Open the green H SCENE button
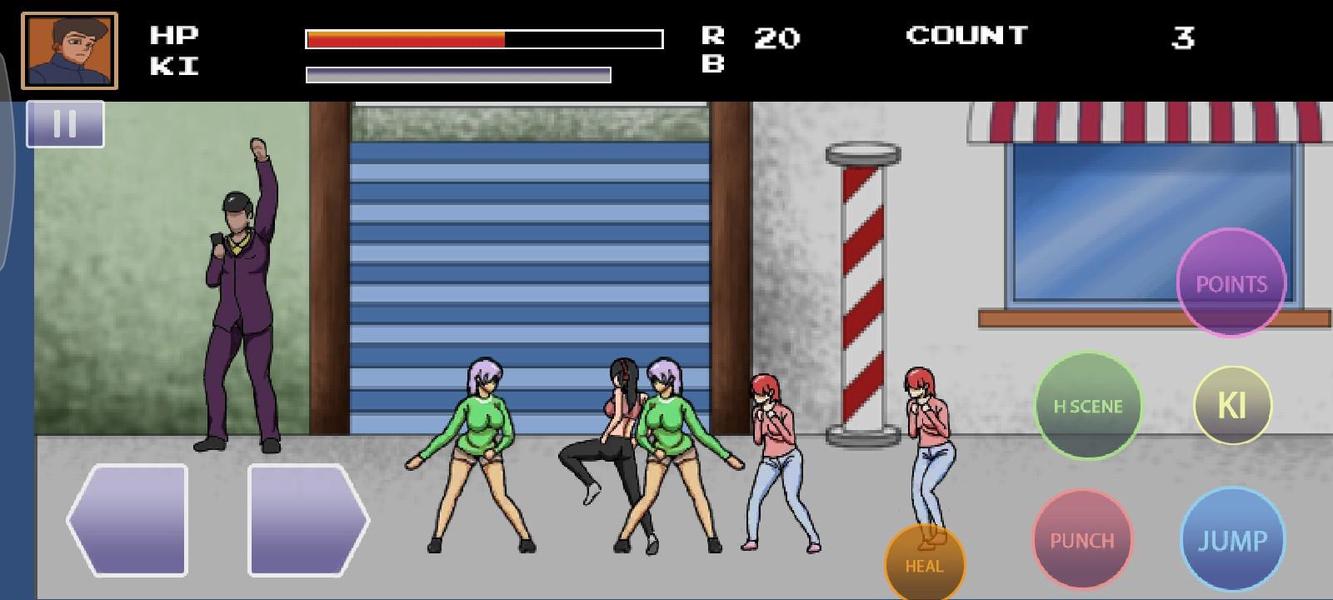 (x=1088, y=406)
